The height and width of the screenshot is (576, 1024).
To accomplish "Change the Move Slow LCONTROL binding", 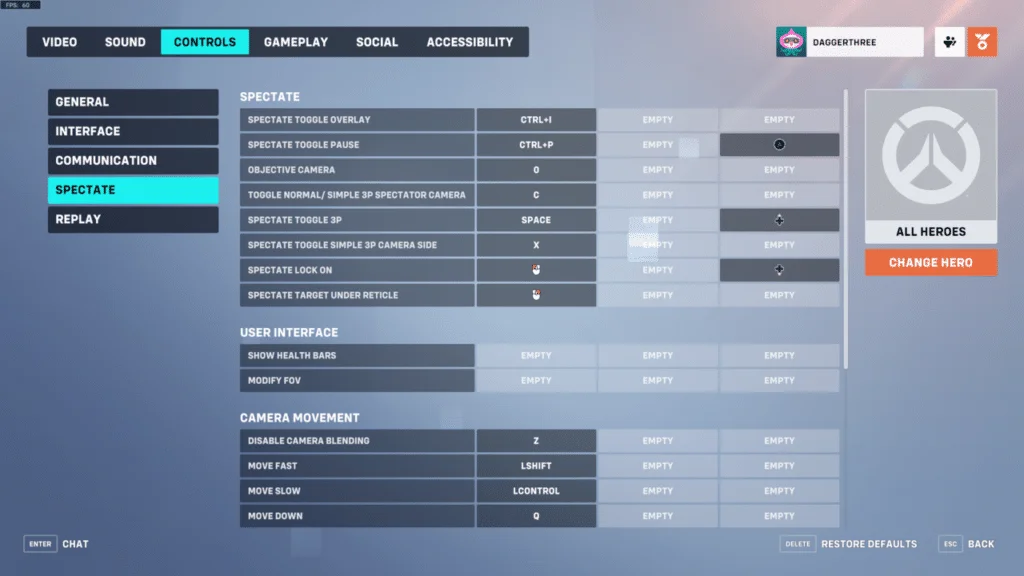I will [536, 491].
